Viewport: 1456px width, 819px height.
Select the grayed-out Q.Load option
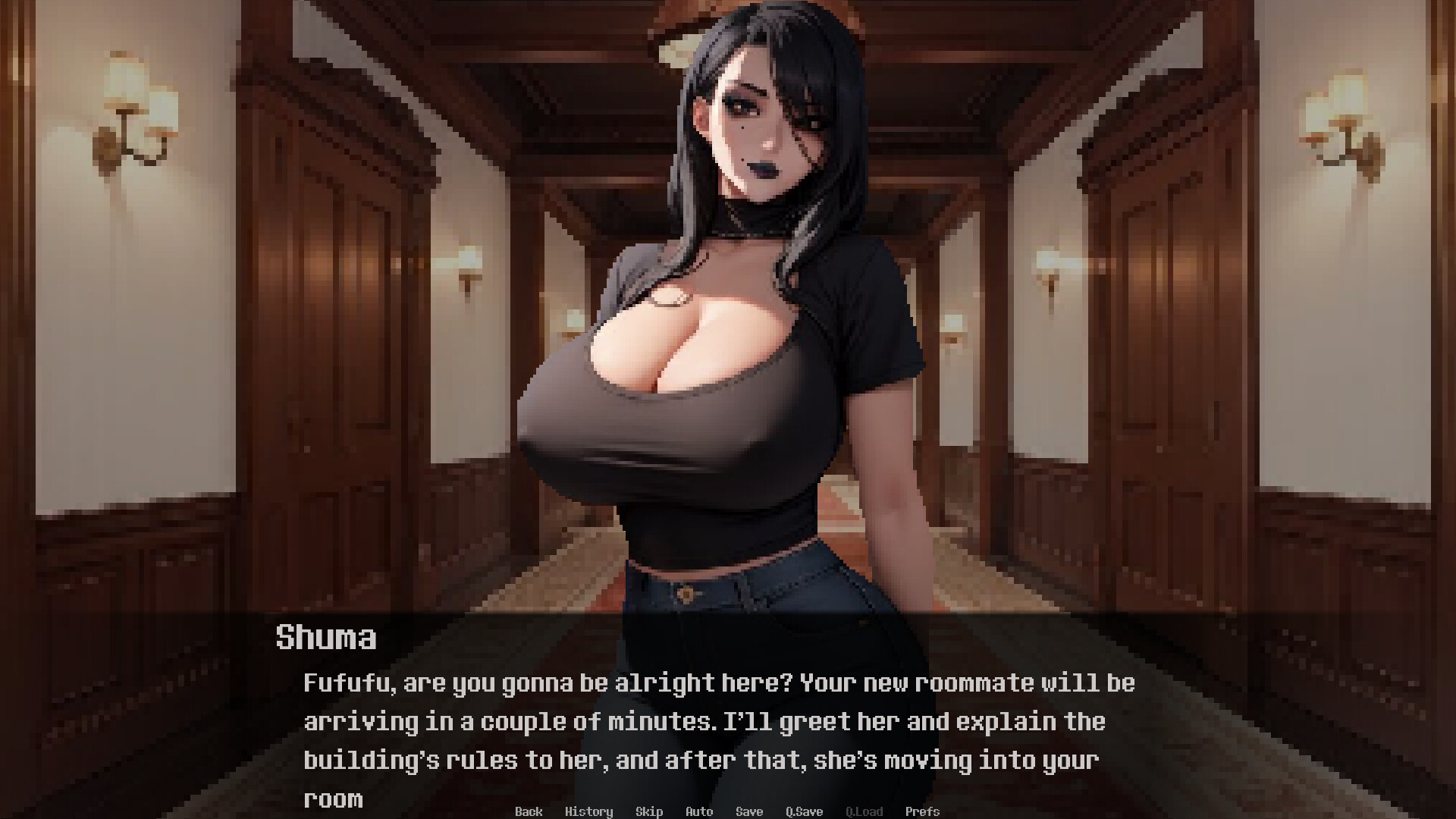[x=864, y=811]
